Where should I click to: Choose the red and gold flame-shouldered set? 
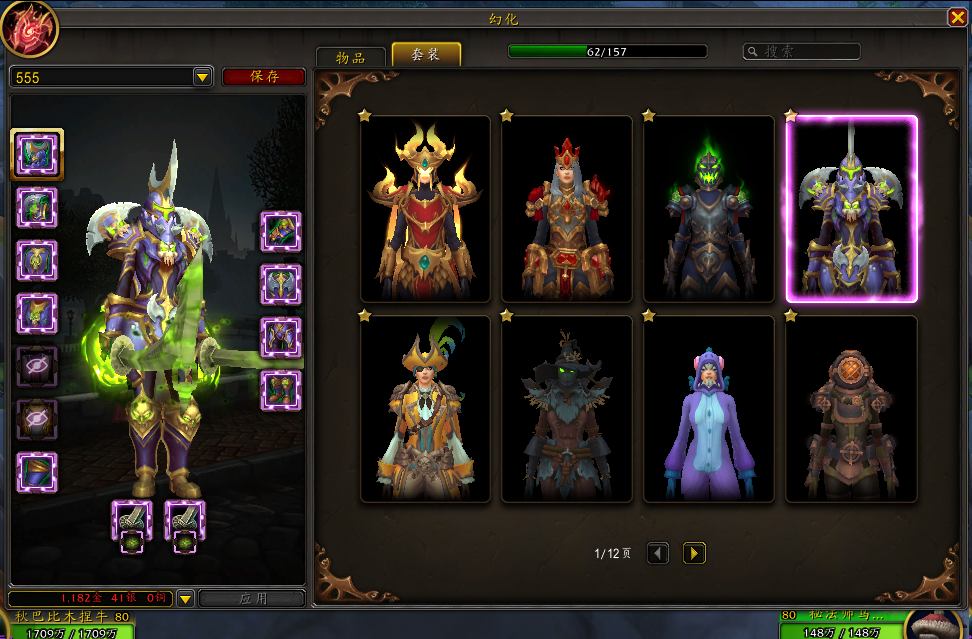point(425,208)
